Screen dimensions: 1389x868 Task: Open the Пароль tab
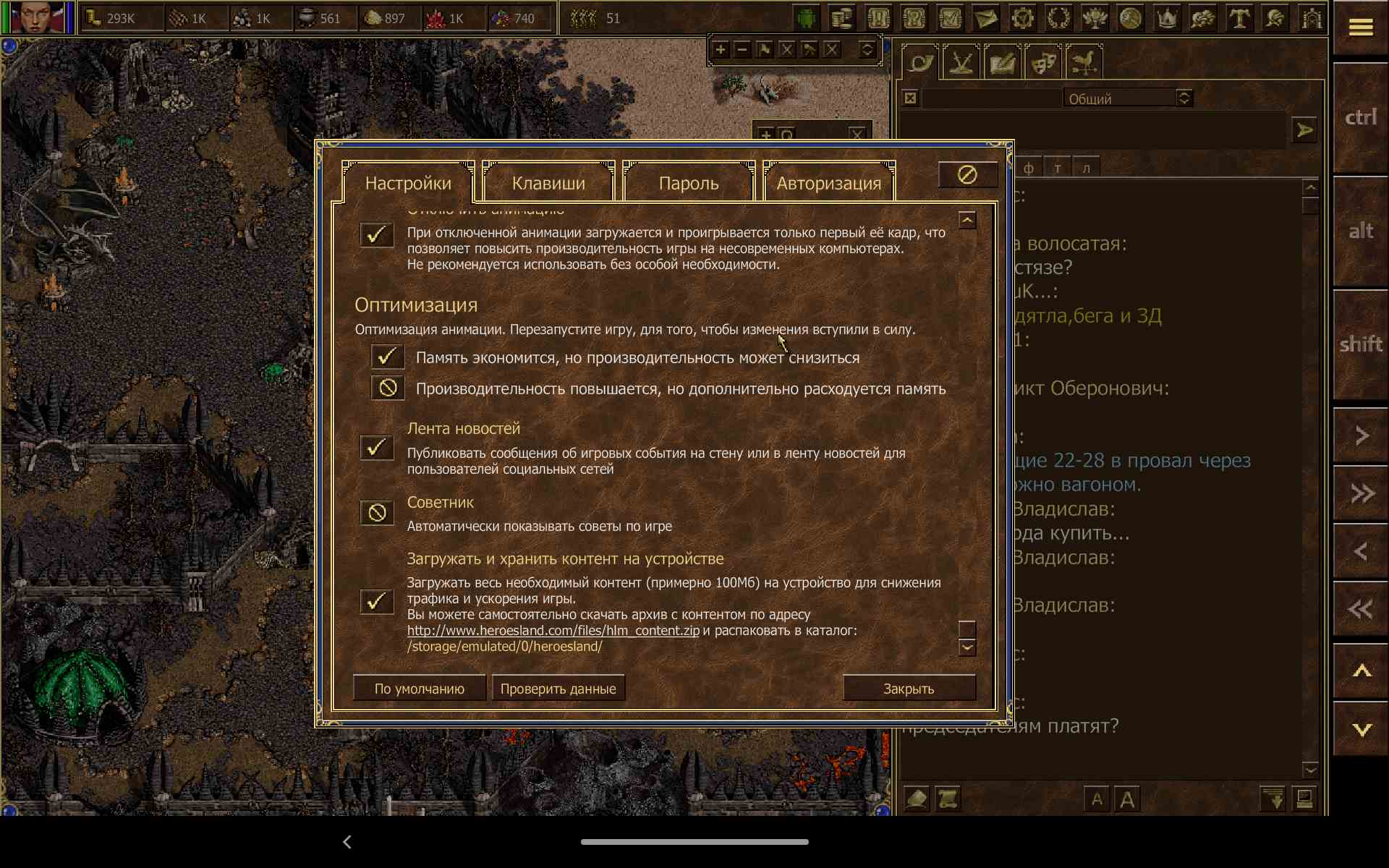coord(688,183)
